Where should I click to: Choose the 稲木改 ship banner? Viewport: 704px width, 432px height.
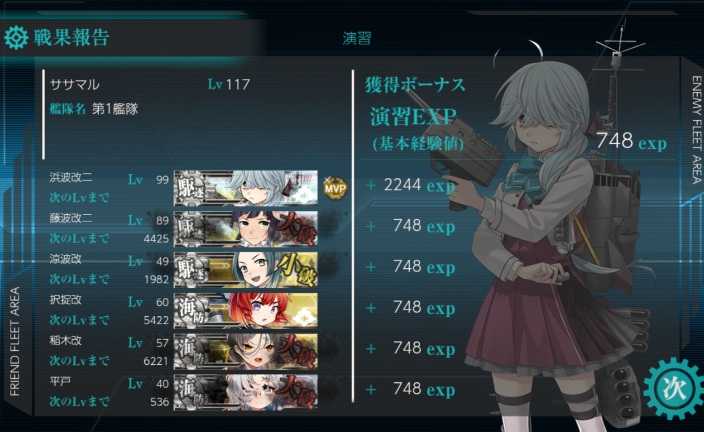(246, 348)
